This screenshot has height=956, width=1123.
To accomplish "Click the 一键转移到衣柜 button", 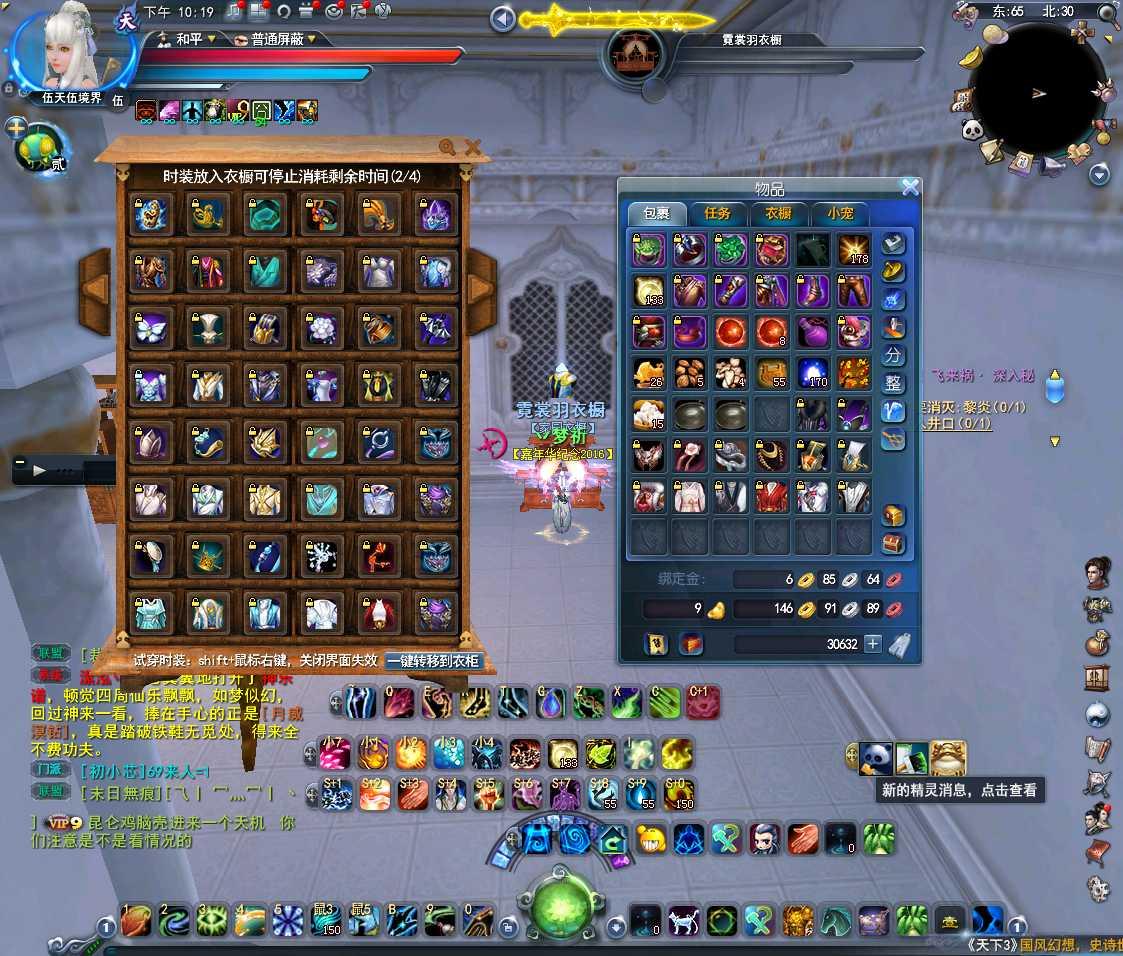I will pos(433,661).
